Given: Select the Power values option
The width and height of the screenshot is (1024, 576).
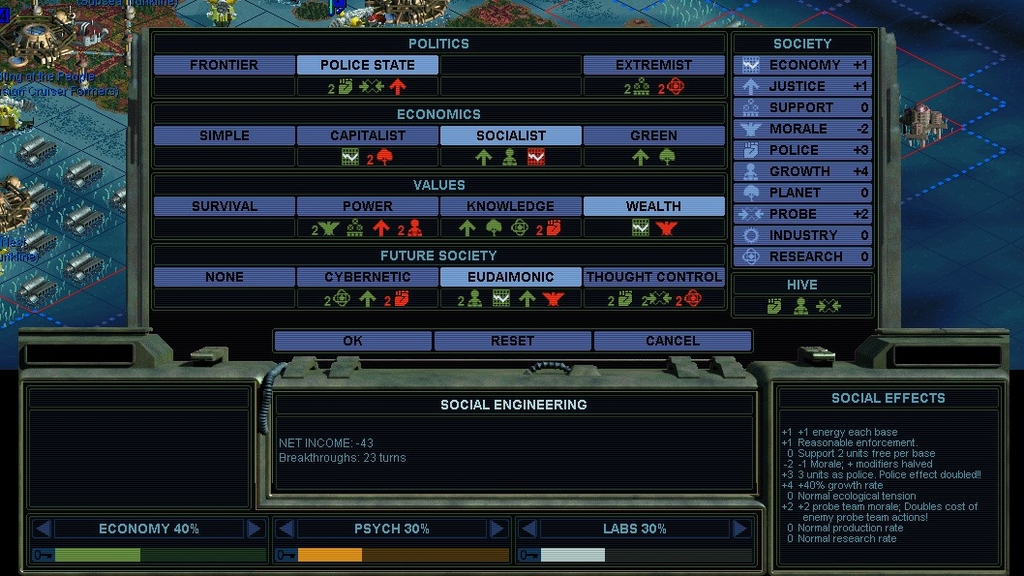Looking at the screenshot, I should 367,206.
